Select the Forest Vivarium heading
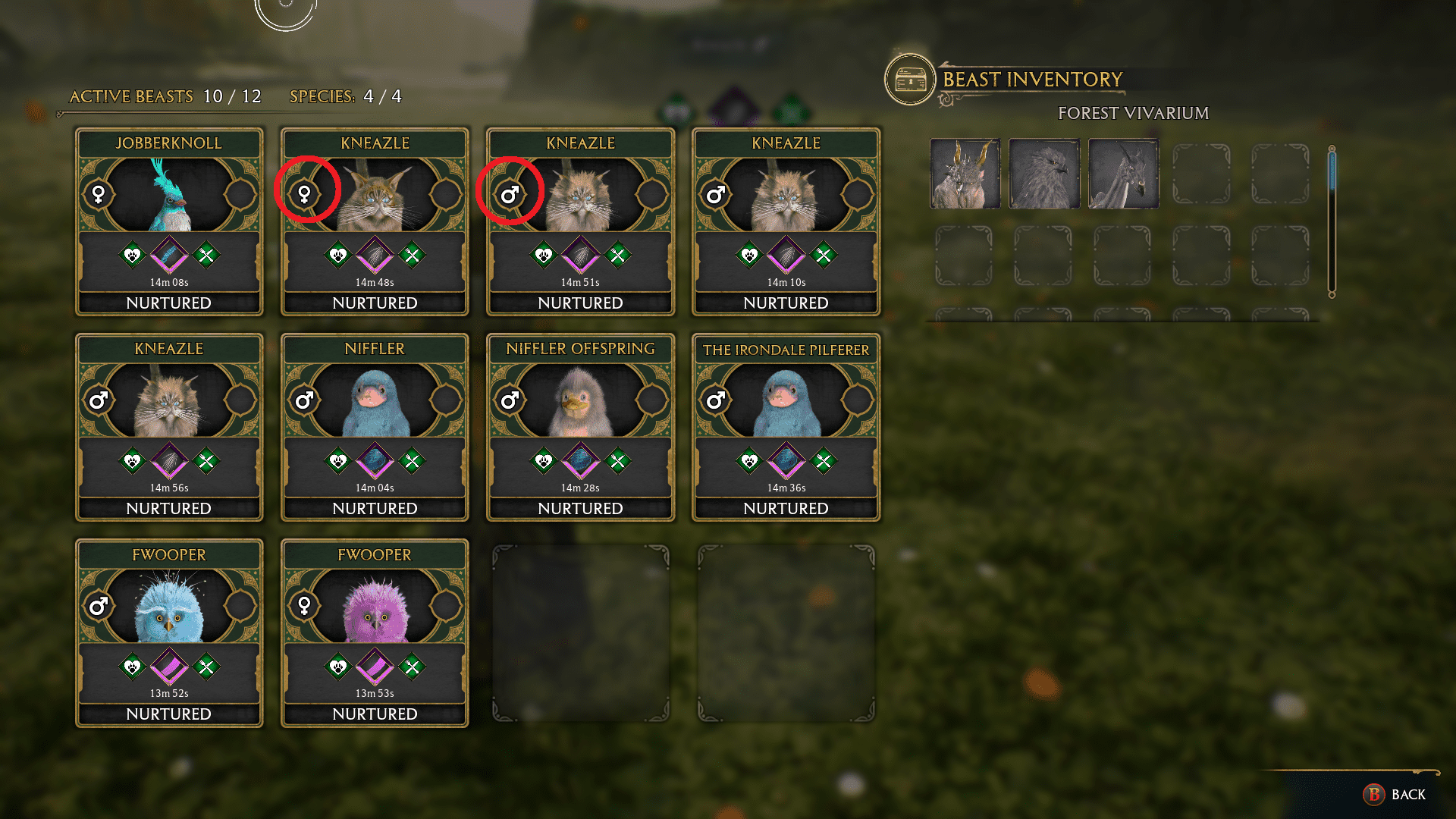 pyautogui.click(x=1133, y=113)
